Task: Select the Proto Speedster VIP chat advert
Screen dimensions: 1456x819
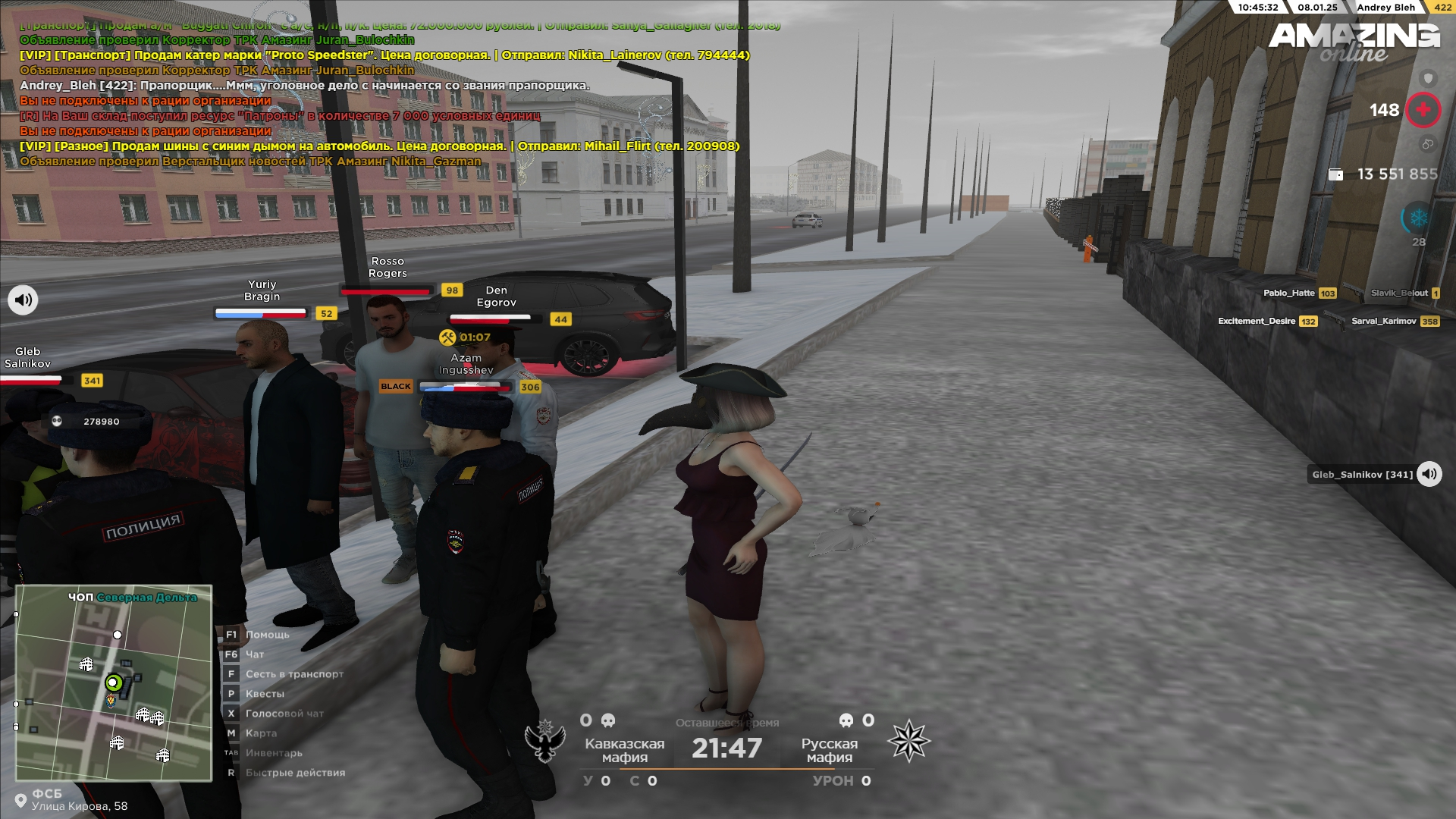Action: coord(384,55)
